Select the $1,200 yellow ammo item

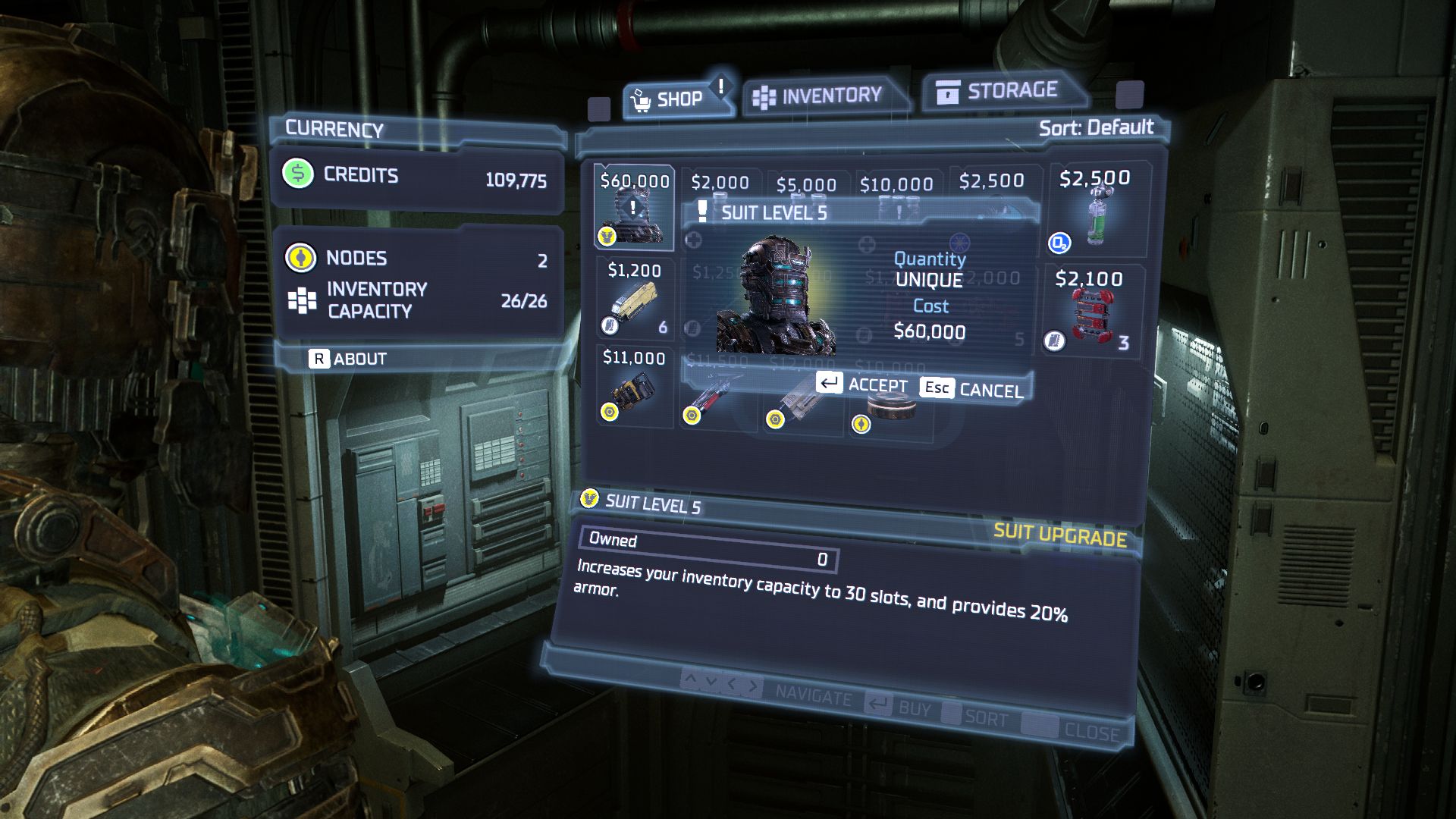(x=634, y=299)
